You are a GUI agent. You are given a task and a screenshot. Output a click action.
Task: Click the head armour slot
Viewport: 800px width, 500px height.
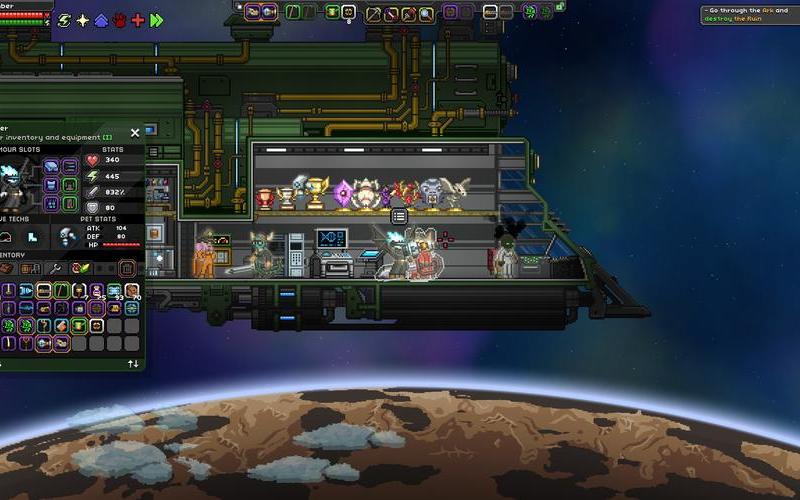click(51, 166)
